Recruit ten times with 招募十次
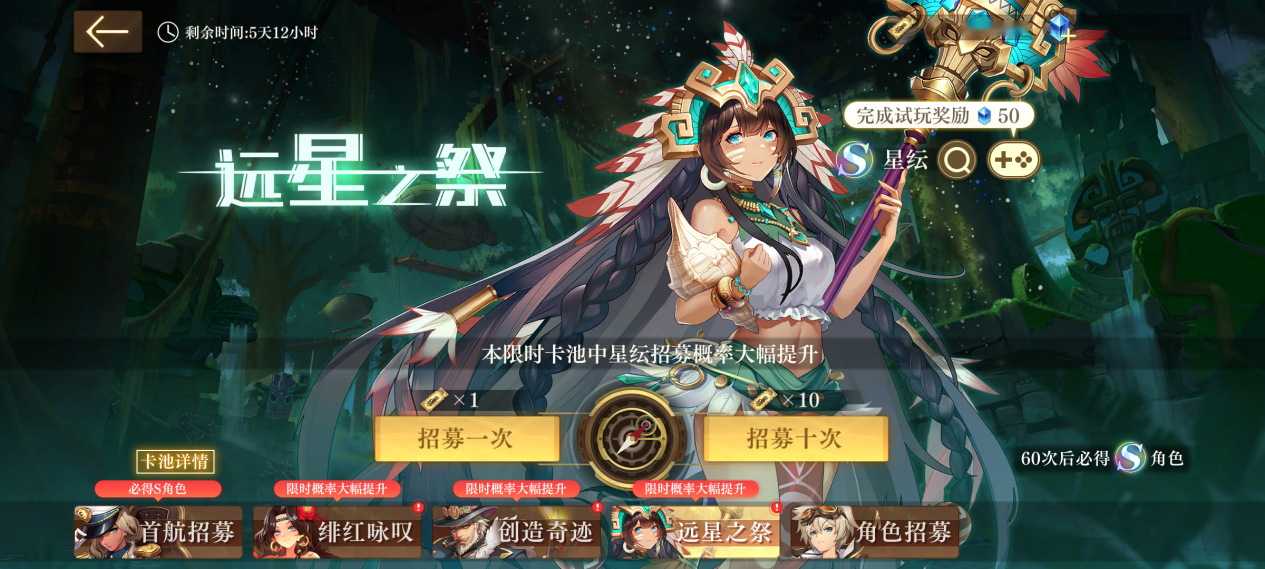Viewport: 1265px width, 569px height. 796,439
